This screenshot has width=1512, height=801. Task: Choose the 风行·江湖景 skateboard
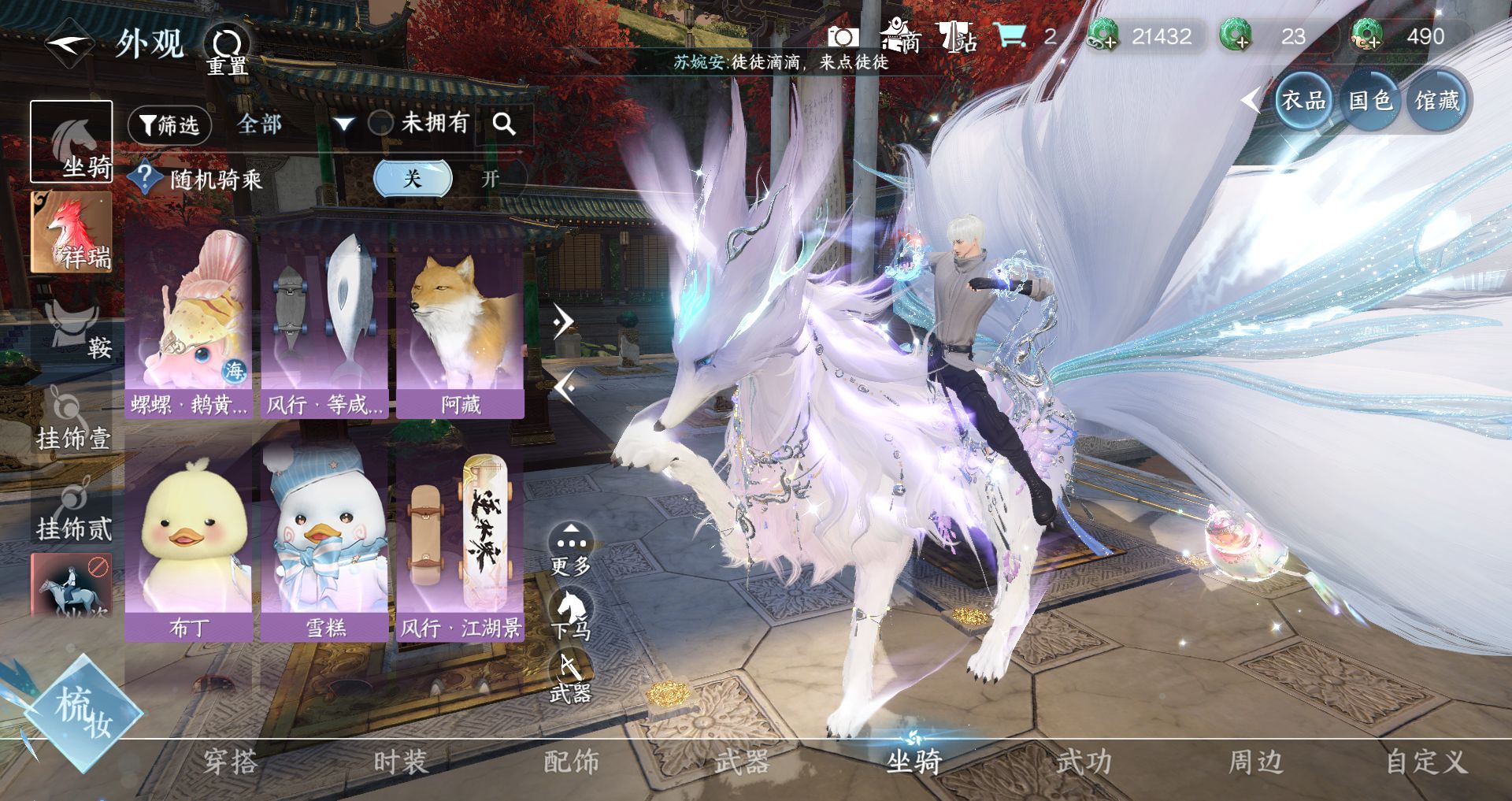(x=461, y=543)
